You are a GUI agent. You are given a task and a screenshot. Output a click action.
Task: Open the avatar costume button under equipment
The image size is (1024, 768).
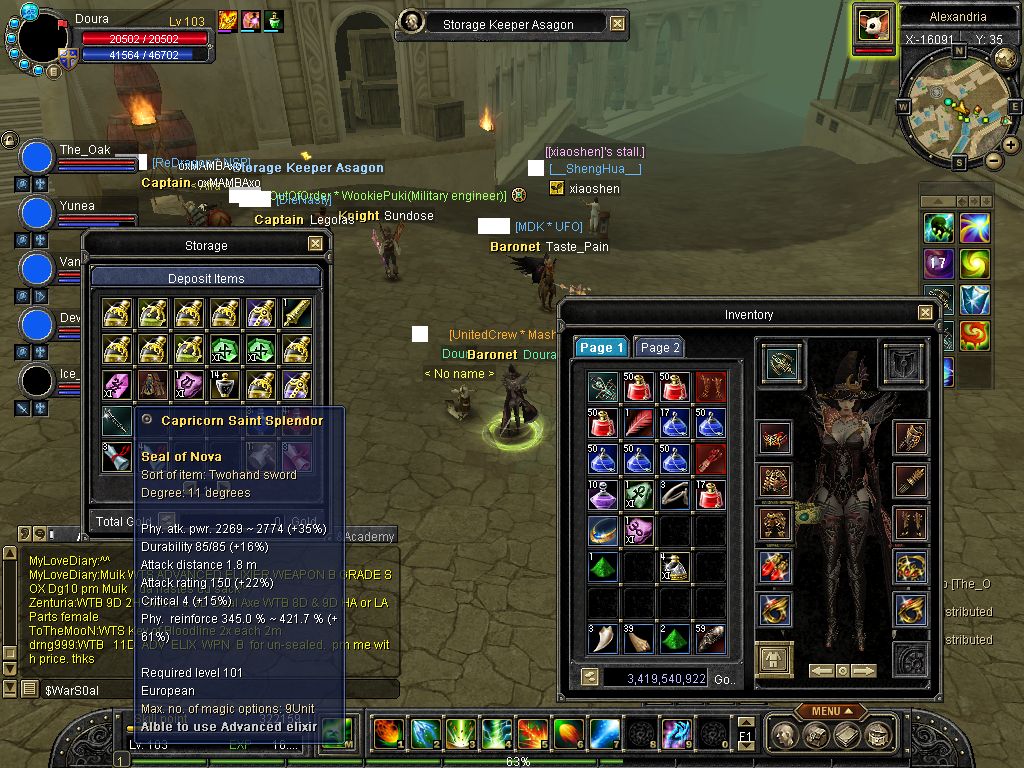(x=774, y=658)
